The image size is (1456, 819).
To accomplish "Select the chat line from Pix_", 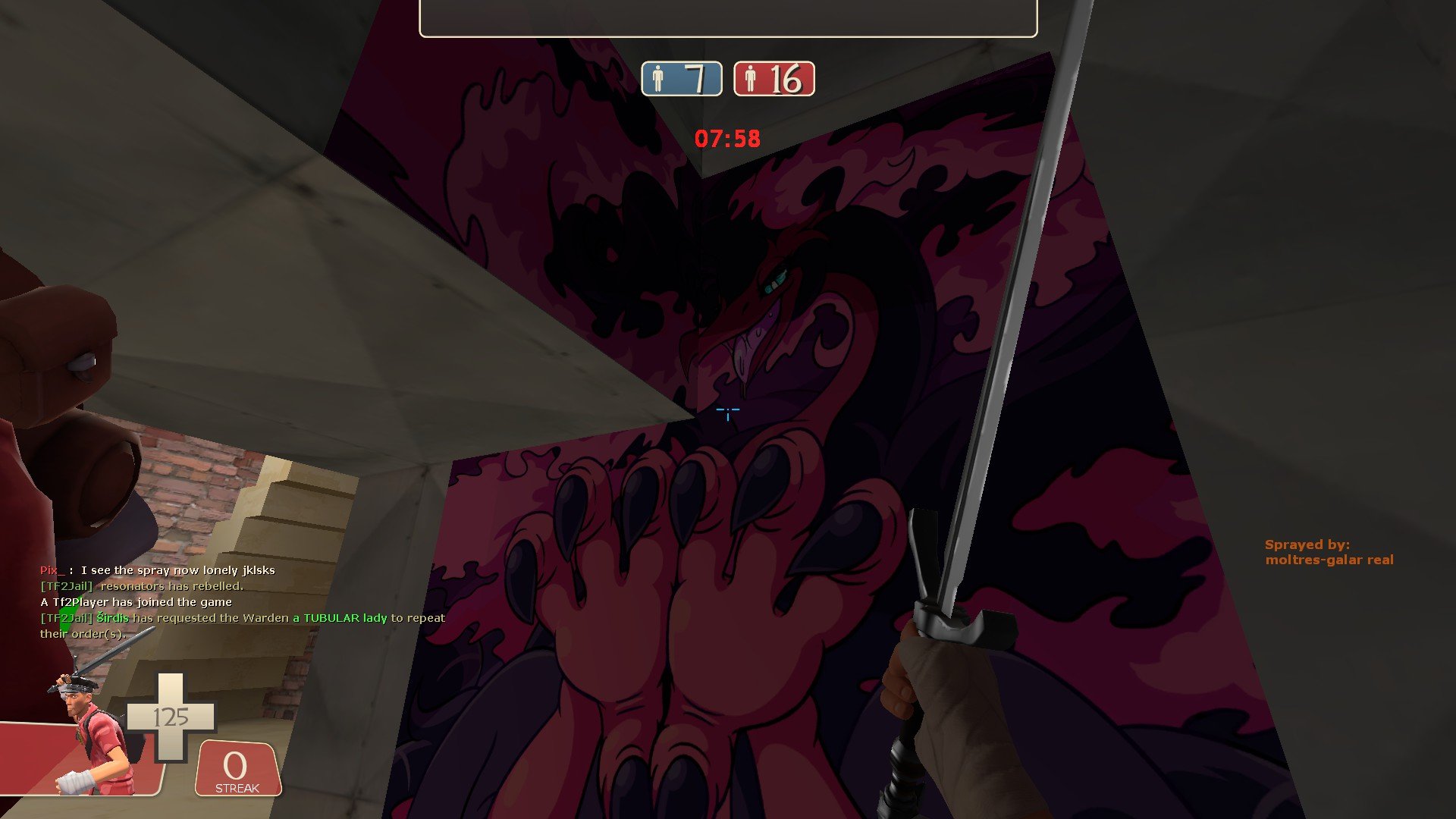I will pos(158,570).
